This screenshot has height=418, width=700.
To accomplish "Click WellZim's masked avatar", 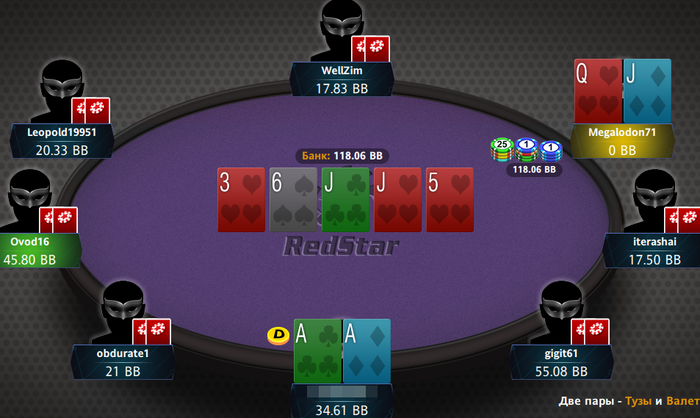I will click(x=340, y=28).
